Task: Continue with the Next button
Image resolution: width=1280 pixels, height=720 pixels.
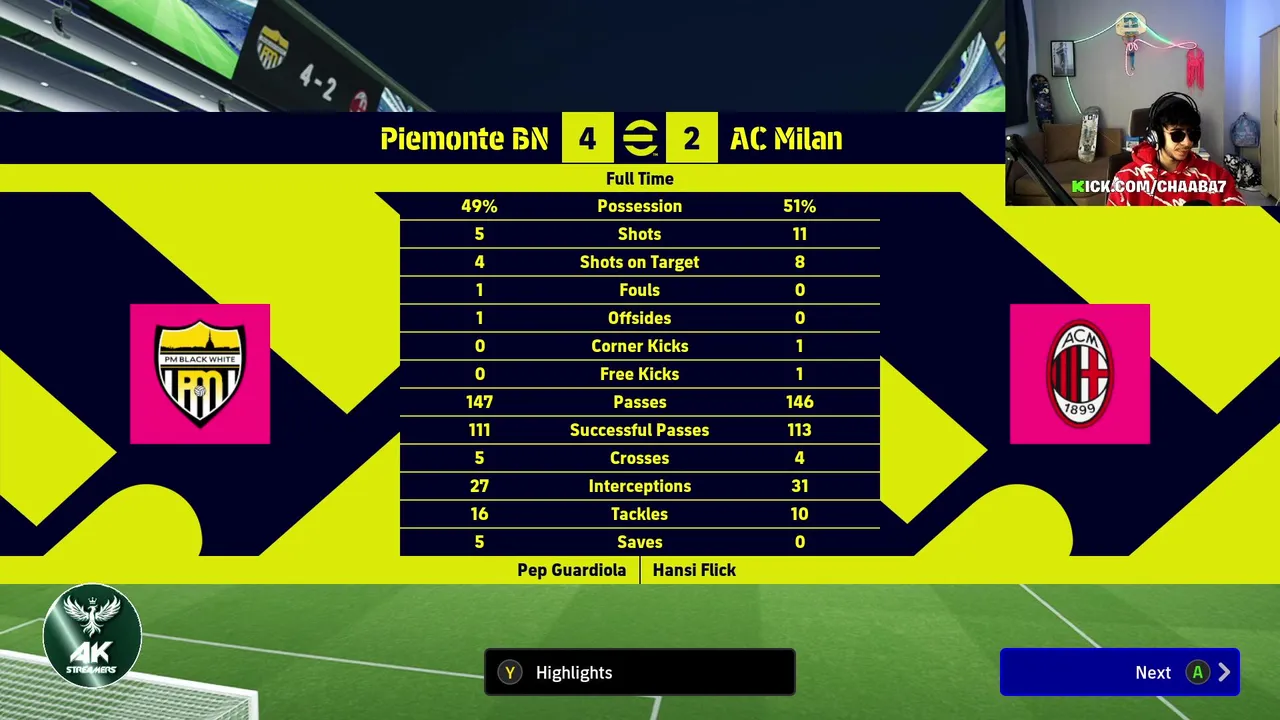Action: (1119, 672)
